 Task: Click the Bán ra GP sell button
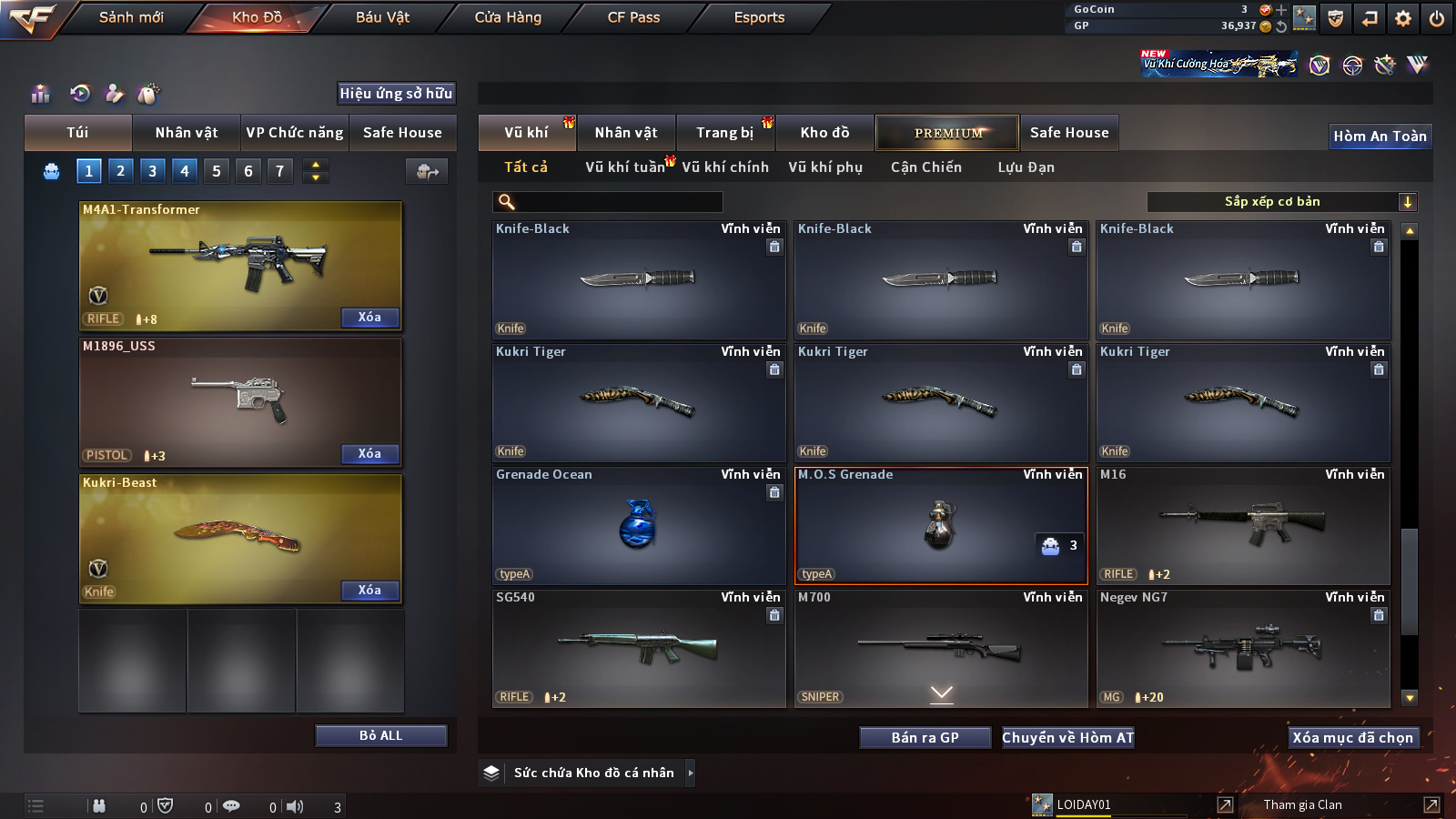click(x=925, y=737)
